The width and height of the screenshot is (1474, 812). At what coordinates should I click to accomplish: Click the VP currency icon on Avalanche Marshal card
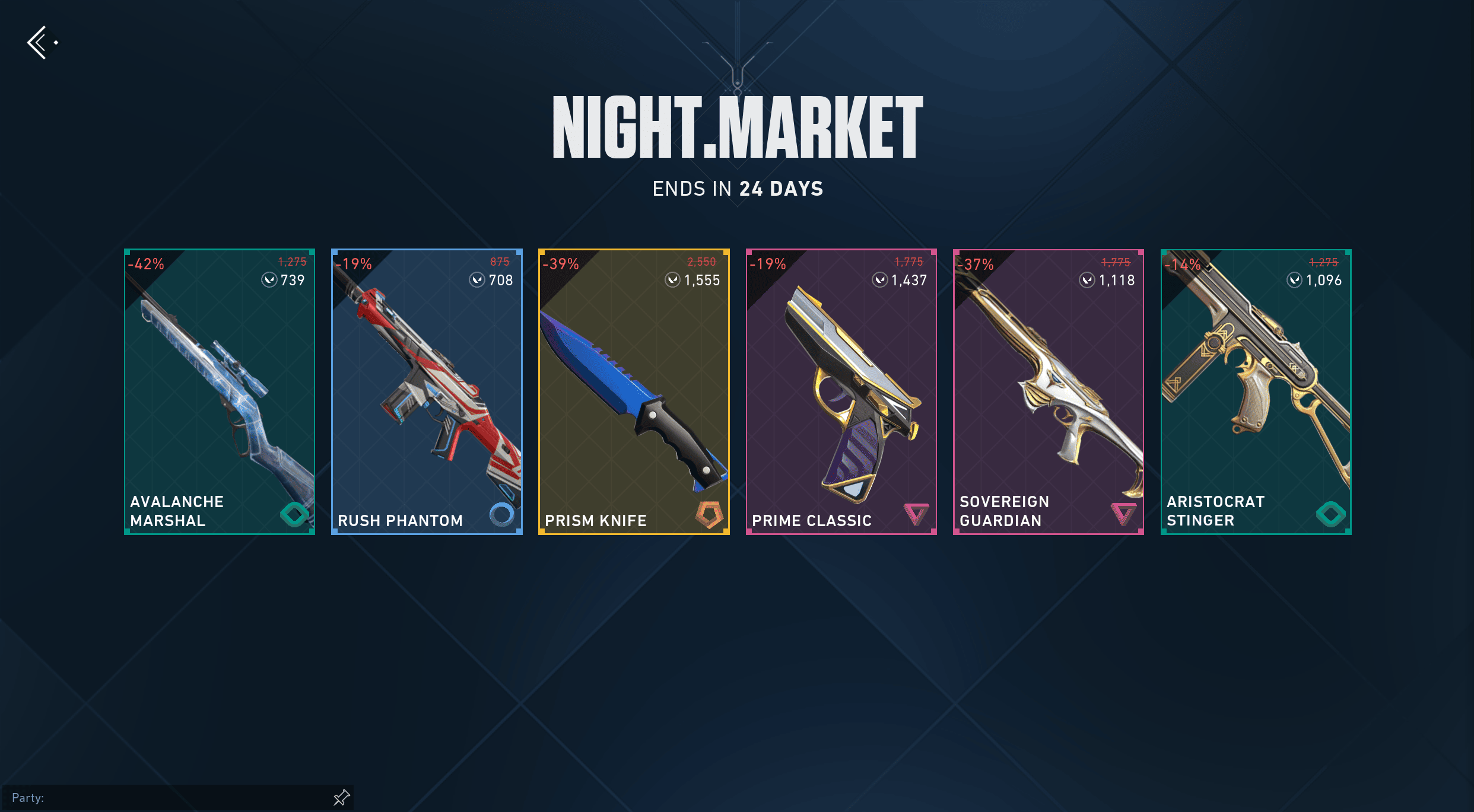(270, 280)
